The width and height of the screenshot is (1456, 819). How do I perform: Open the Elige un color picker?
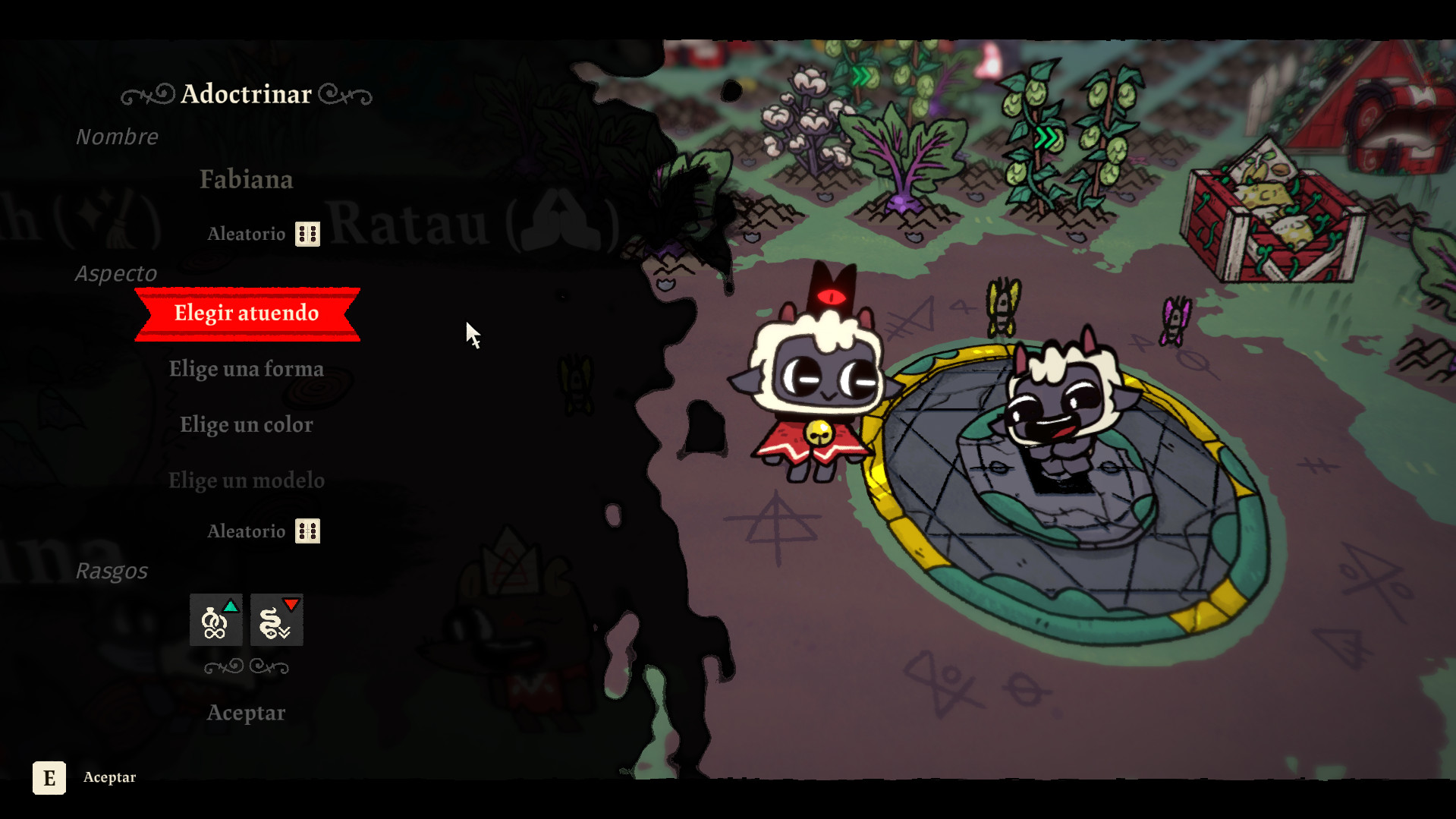(246, 424)
